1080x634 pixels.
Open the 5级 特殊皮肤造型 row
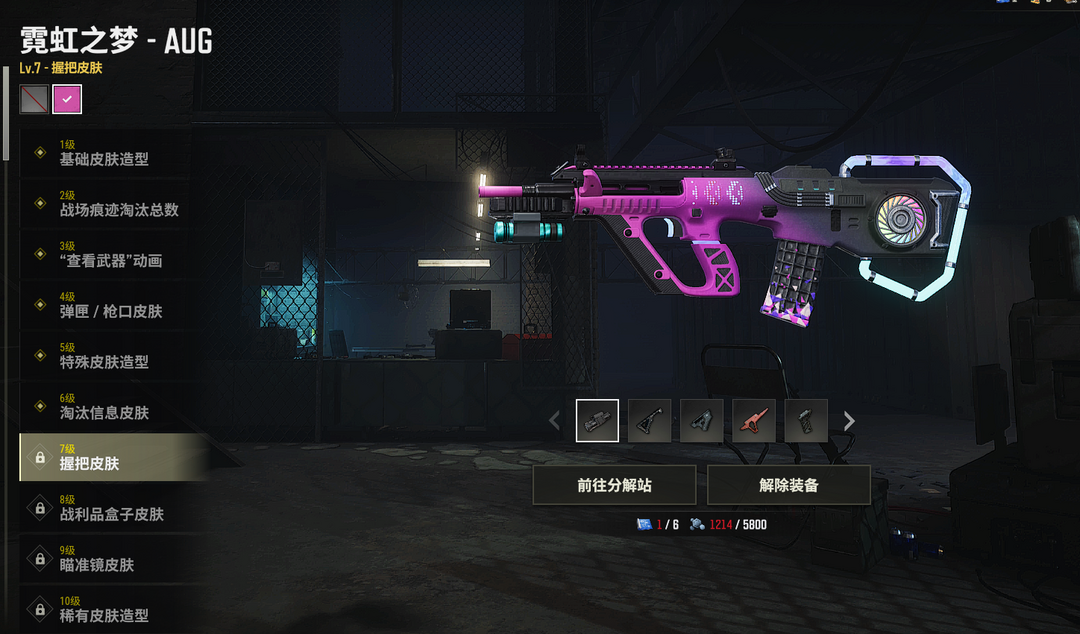(x=104, y=356)
